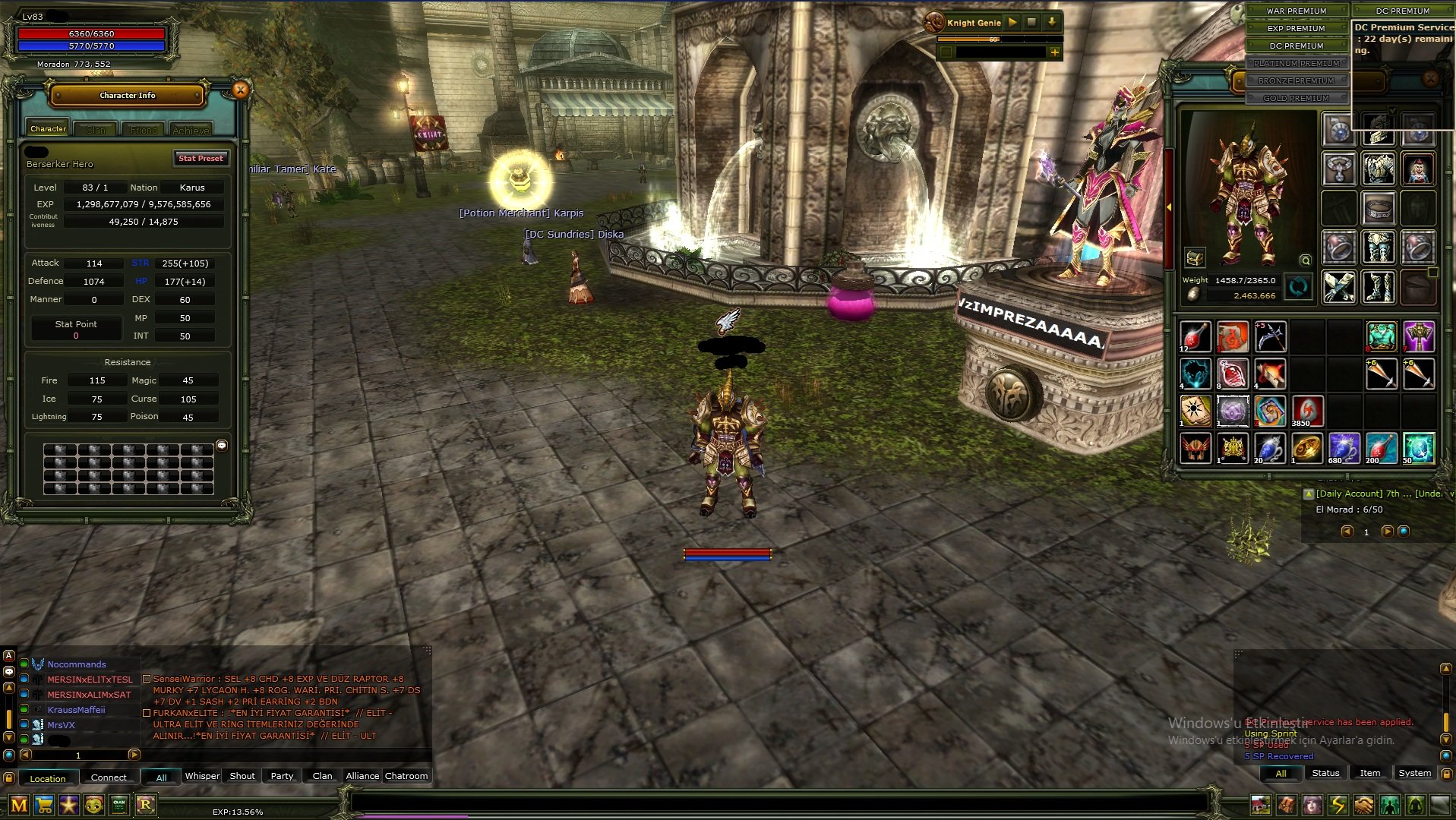Select the purple hammer item in inventory

1418,336
